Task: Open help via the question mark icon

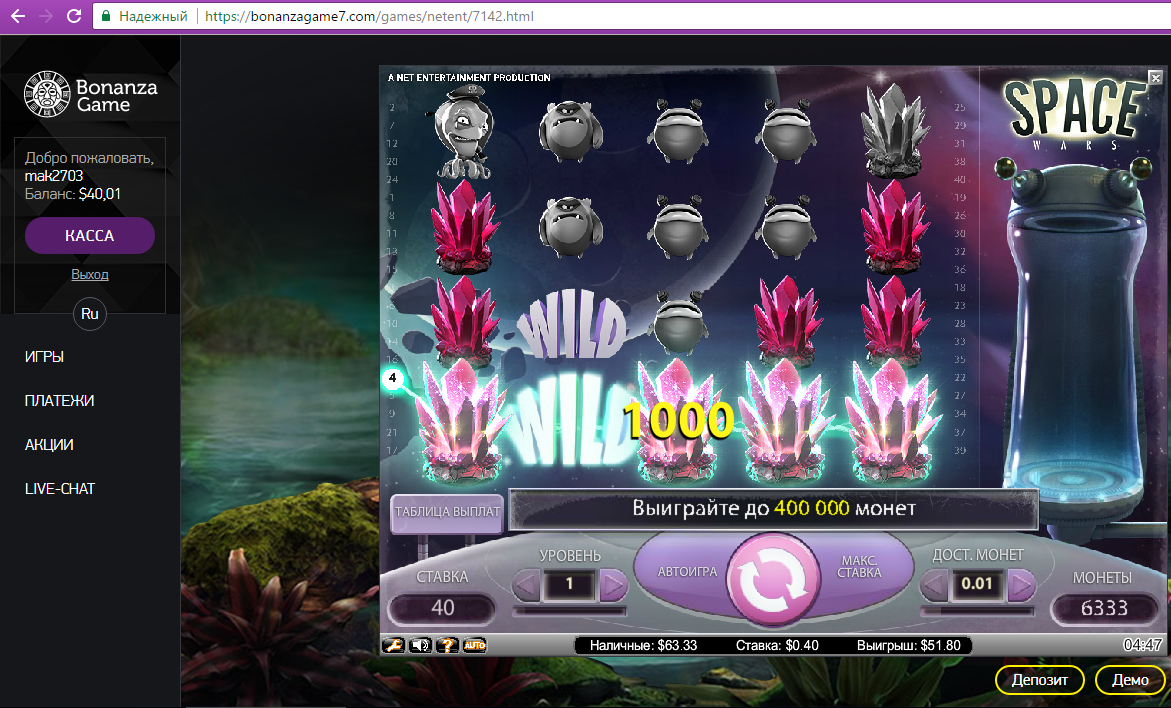Action: tap(447, 646)
